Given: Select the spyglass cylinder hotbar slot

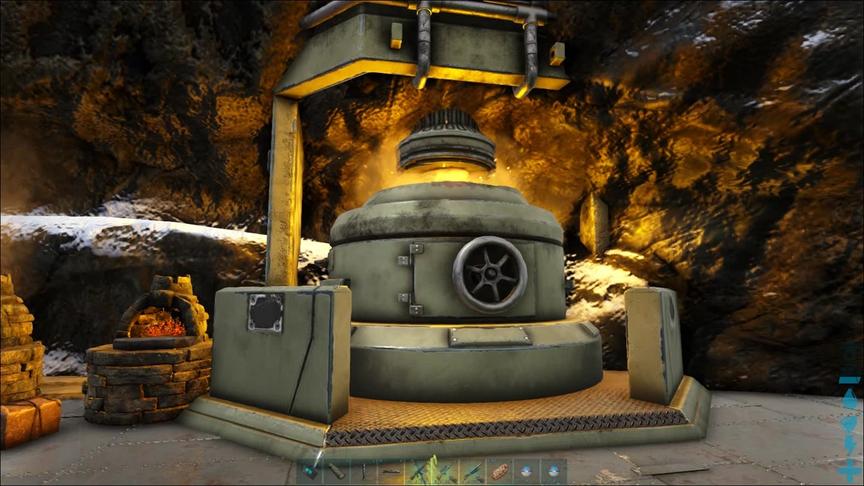Looking at the screenshot, I should pos(337,472).
